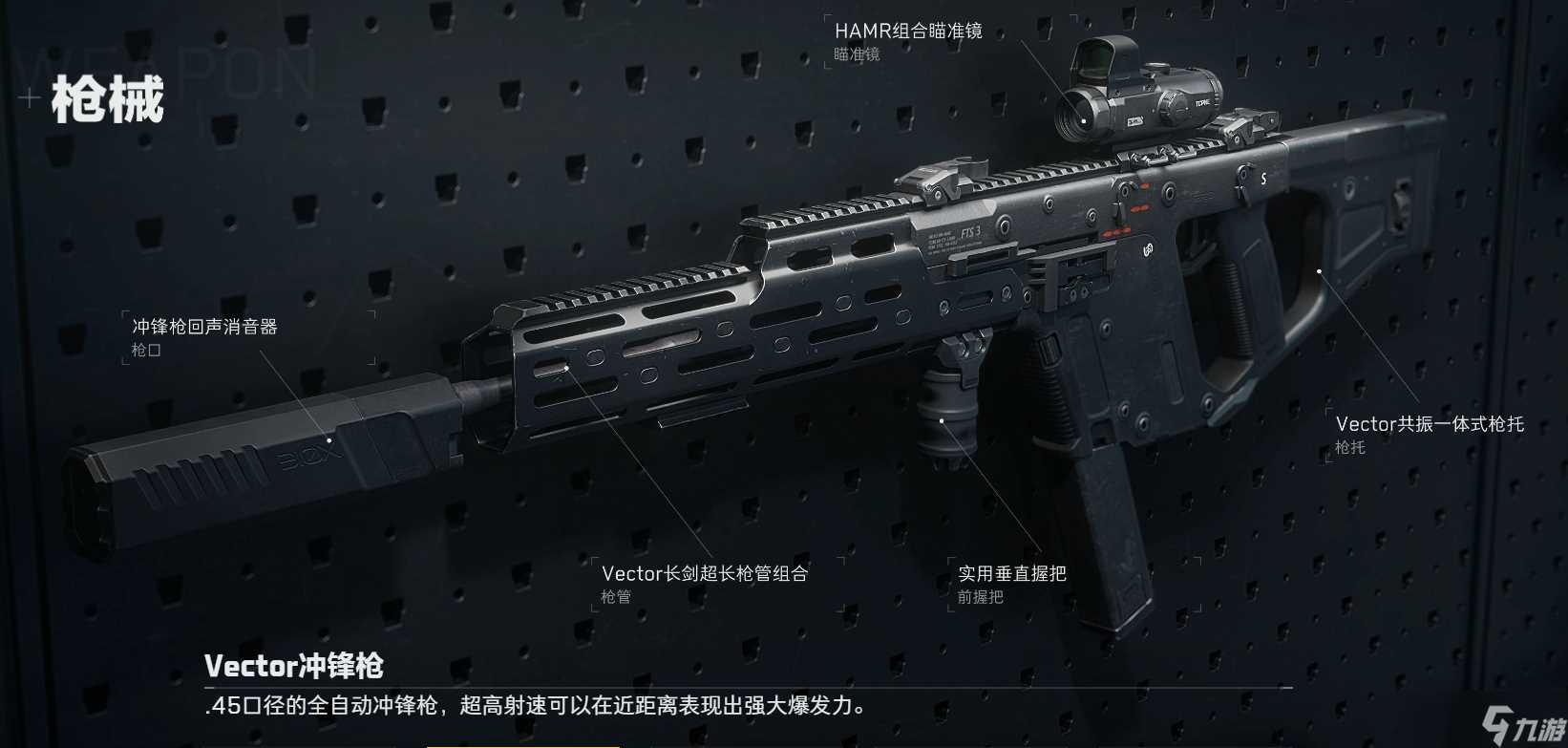This screenshot has height=748, width=1568.
Task: Toggle the foregrip attachment point marker
Action: tap(943, 420)
